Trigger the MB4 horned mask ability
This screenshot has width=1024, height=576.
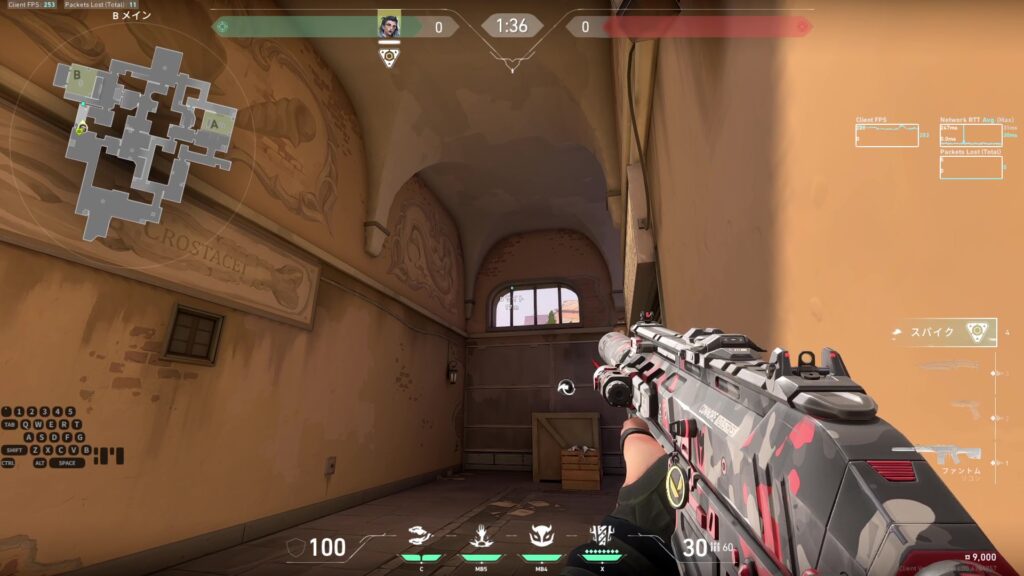coord(540,536)
